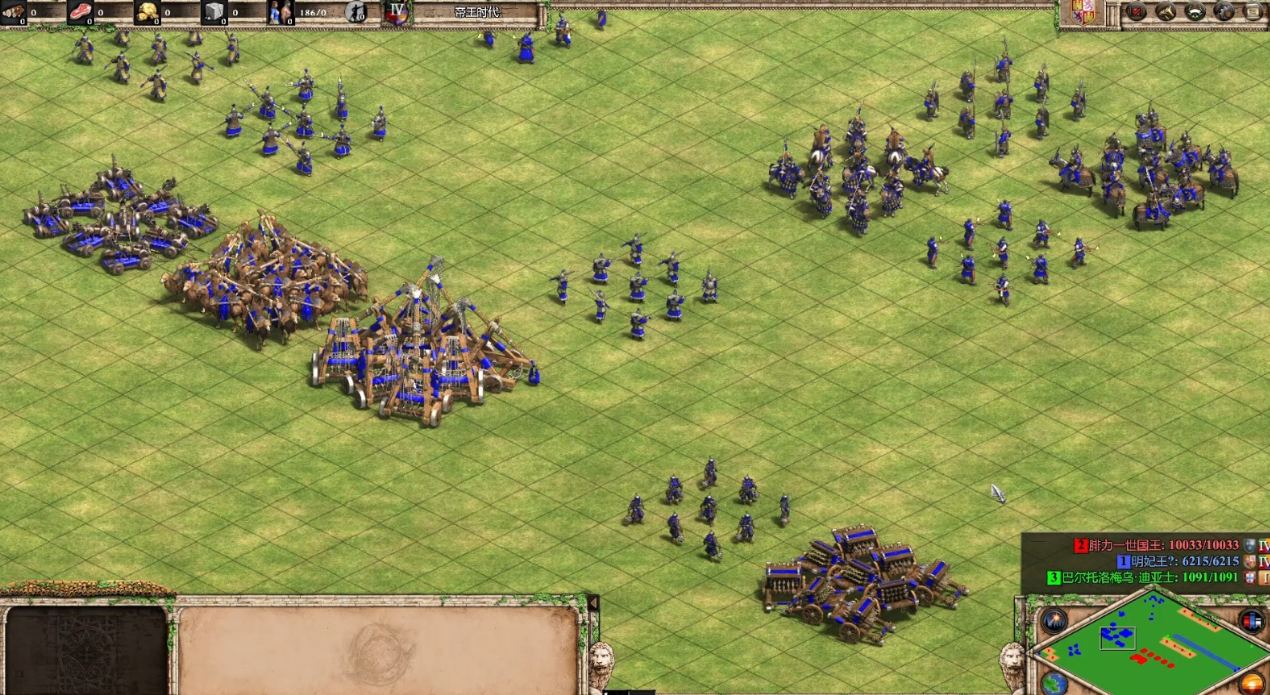Click the wood resource icon
The image size is (1270, 695).
(x=12, y=12)
